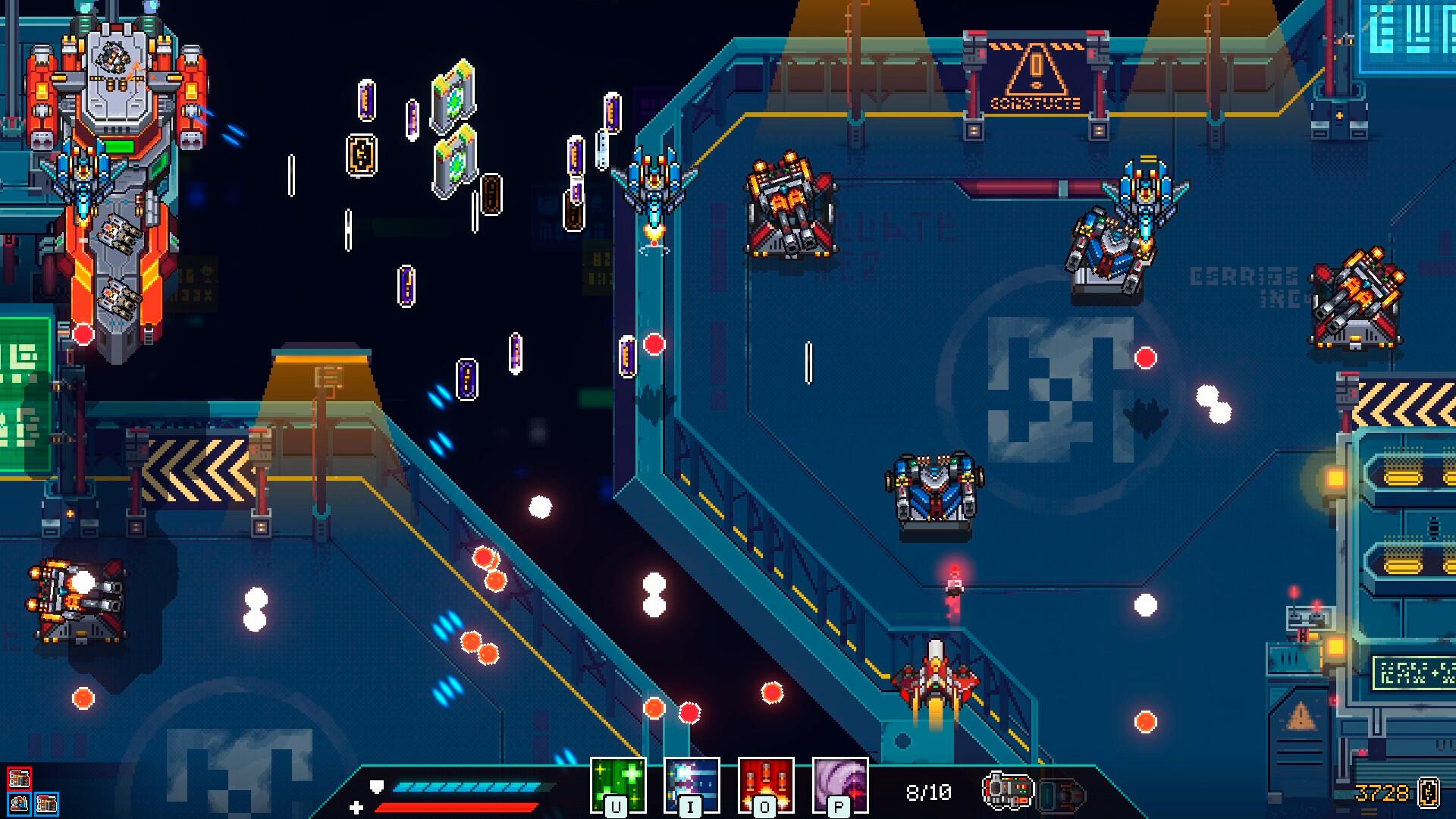Screen dimensions: 1456x819
Task: Select the second blue-framed building thumbnail at bottom-left
Action: tap(47, 804)
